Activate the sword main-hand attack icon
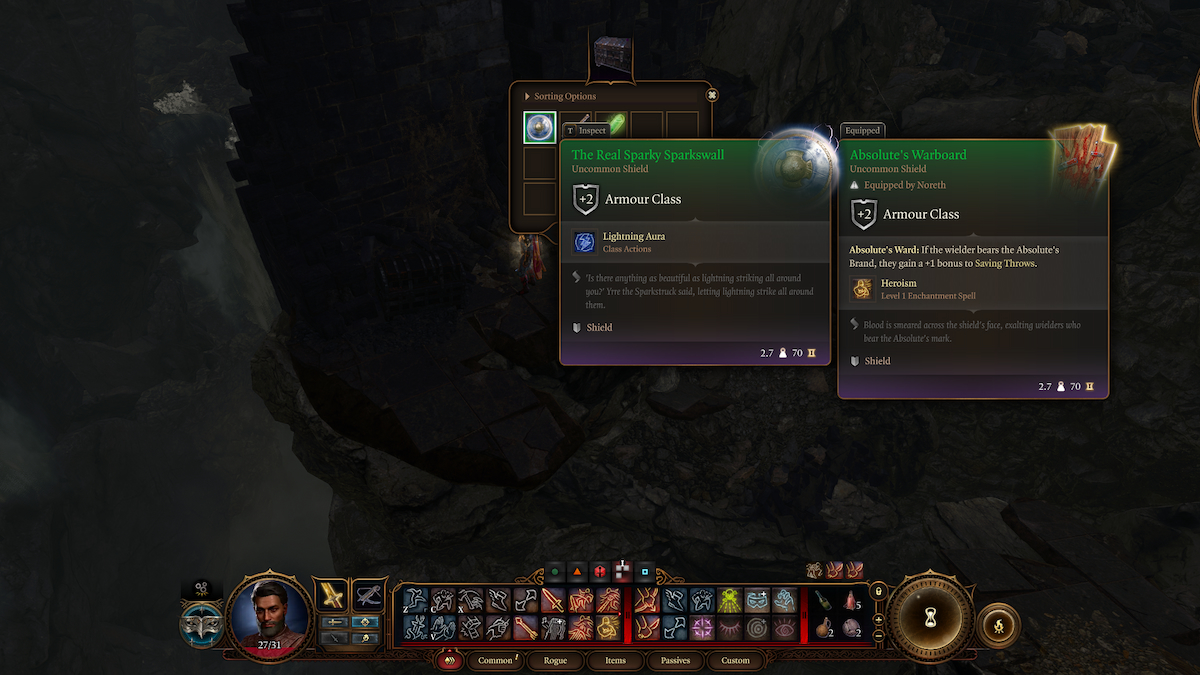Screen dimensions: 1200x675 tap(553, 600)
